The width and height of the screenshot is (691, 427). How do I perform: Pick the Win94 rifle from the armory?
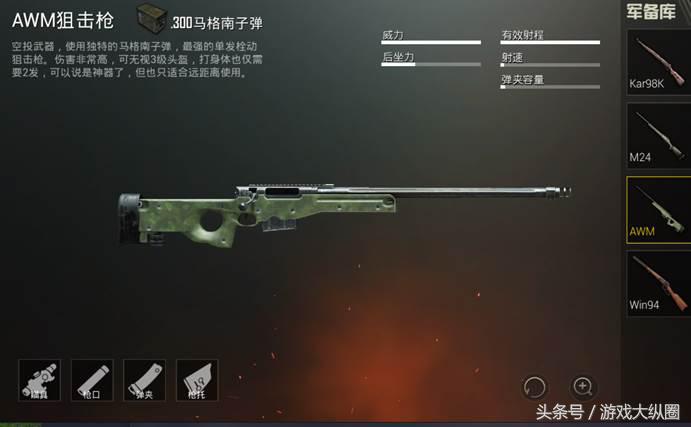coord(659,282)
